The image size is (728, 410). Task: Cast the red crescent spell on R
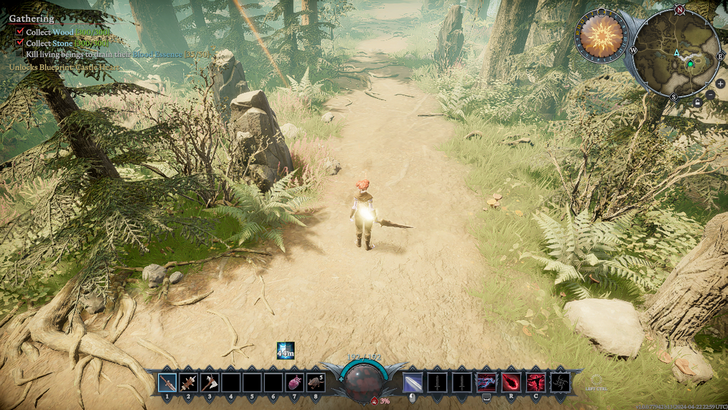coord(511,382)
